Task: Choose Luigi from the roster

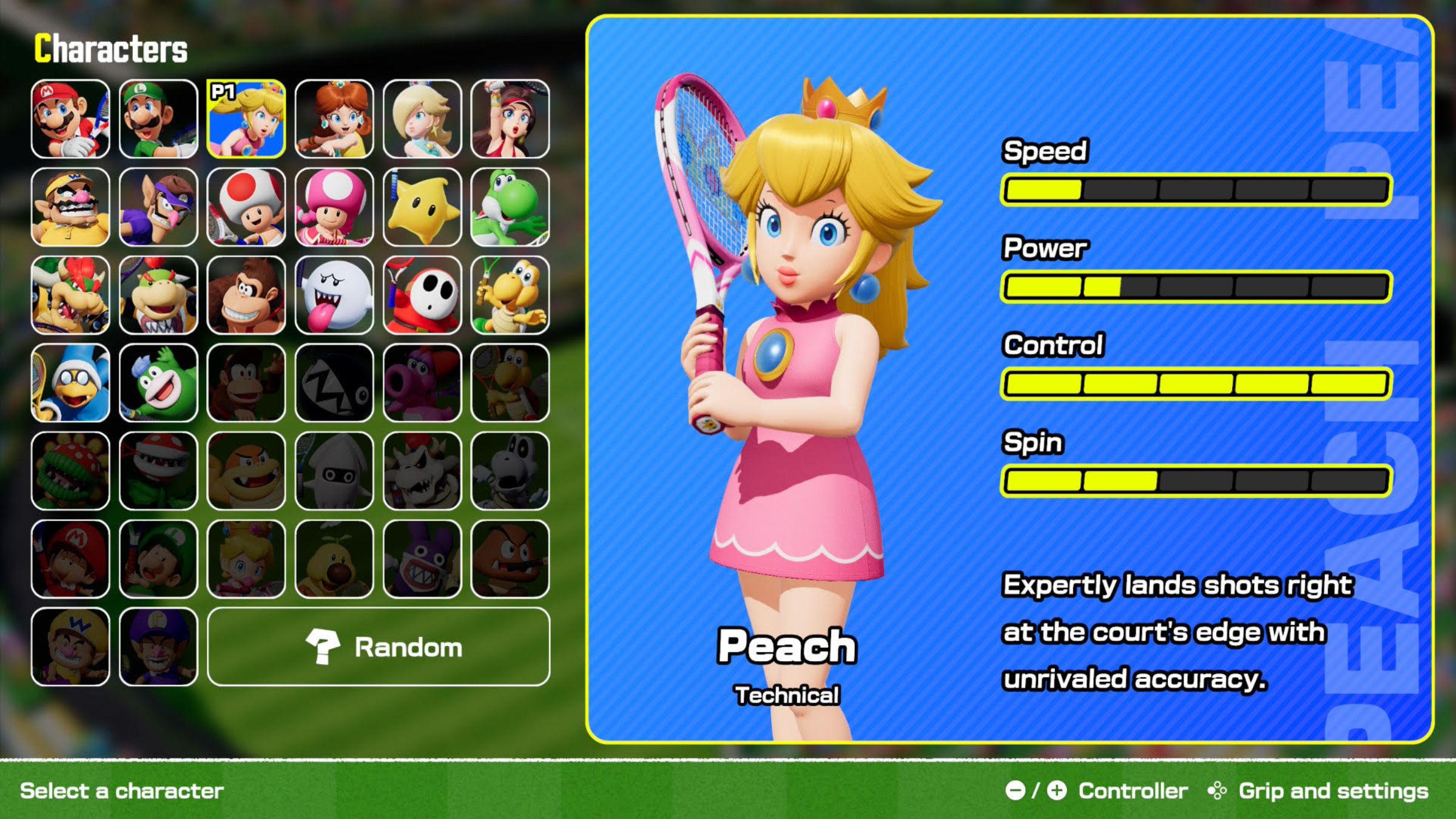Action: coord(158,119)
